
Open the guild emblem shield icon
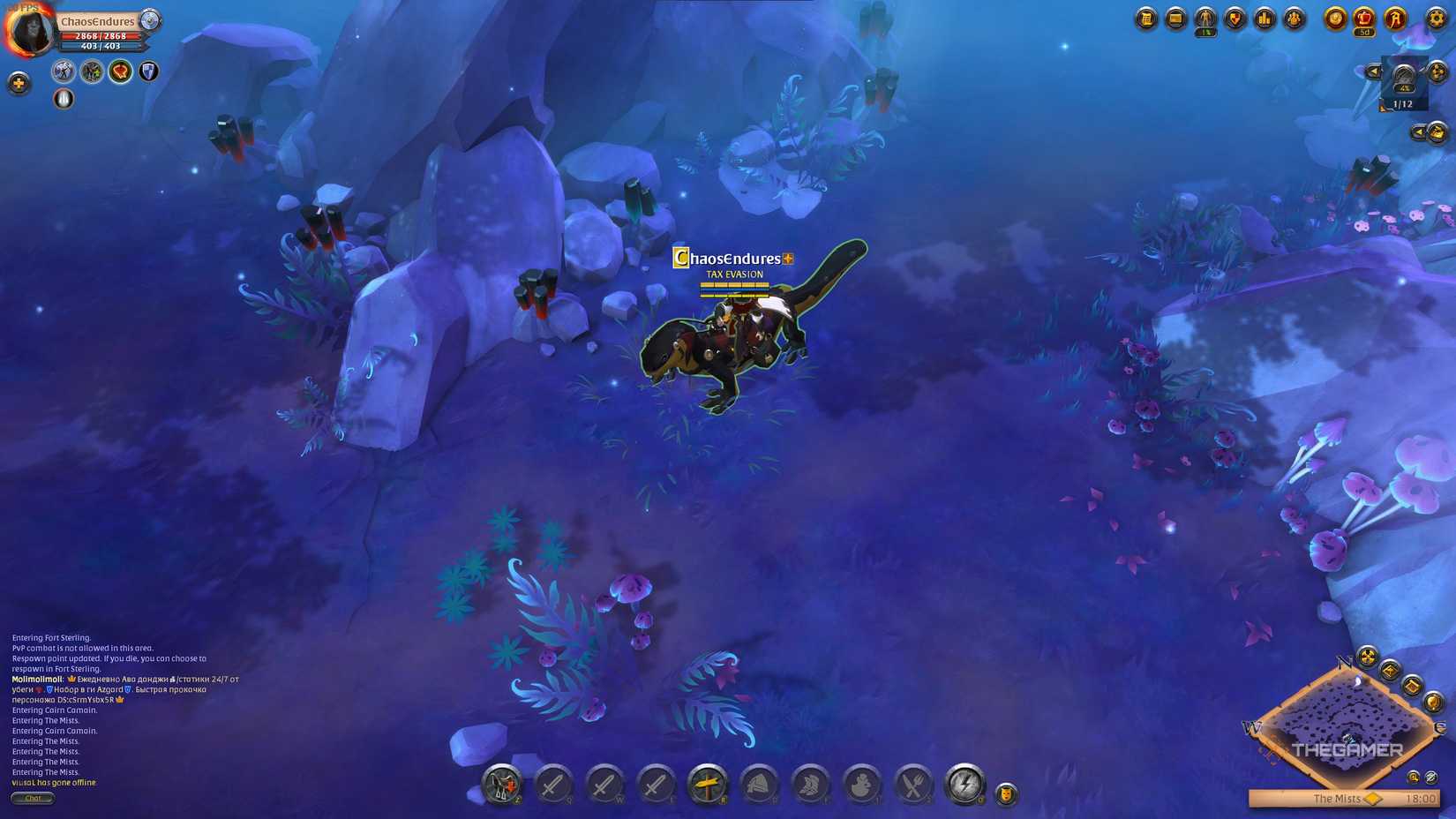tap(1235, 19)
